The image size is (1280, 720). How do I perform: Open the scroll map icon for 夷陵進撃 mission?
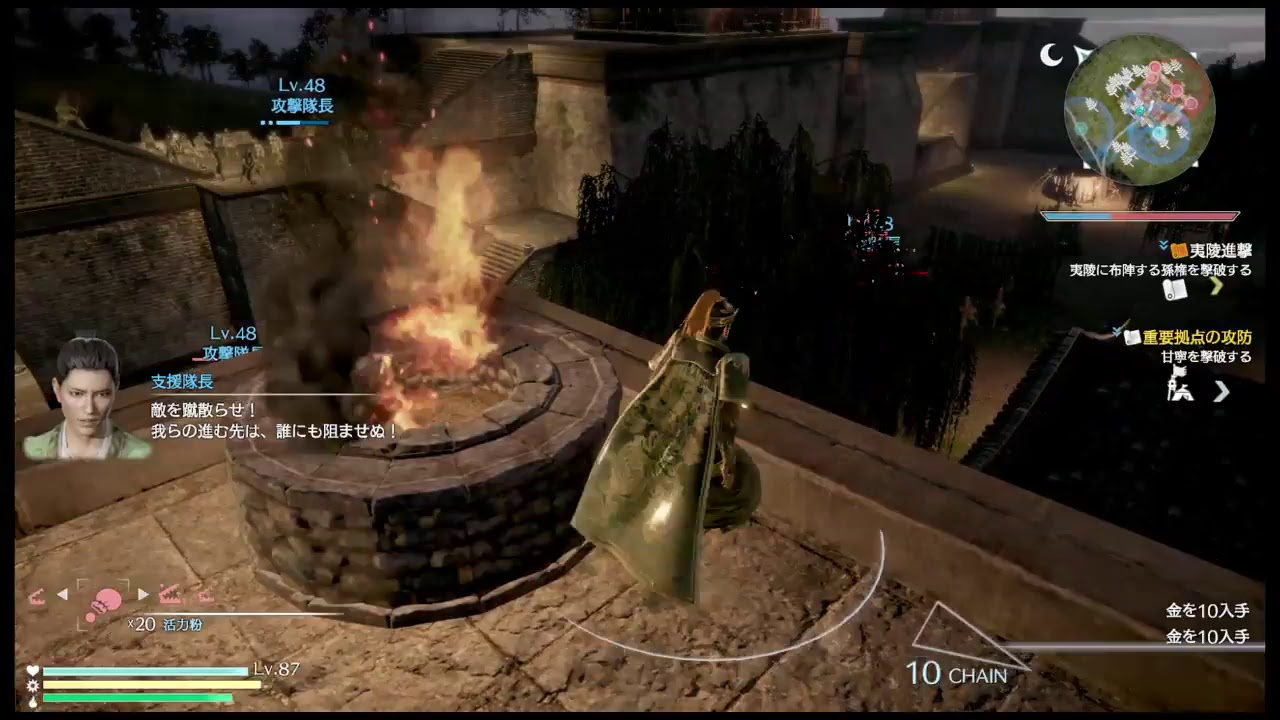[1176, 288]
